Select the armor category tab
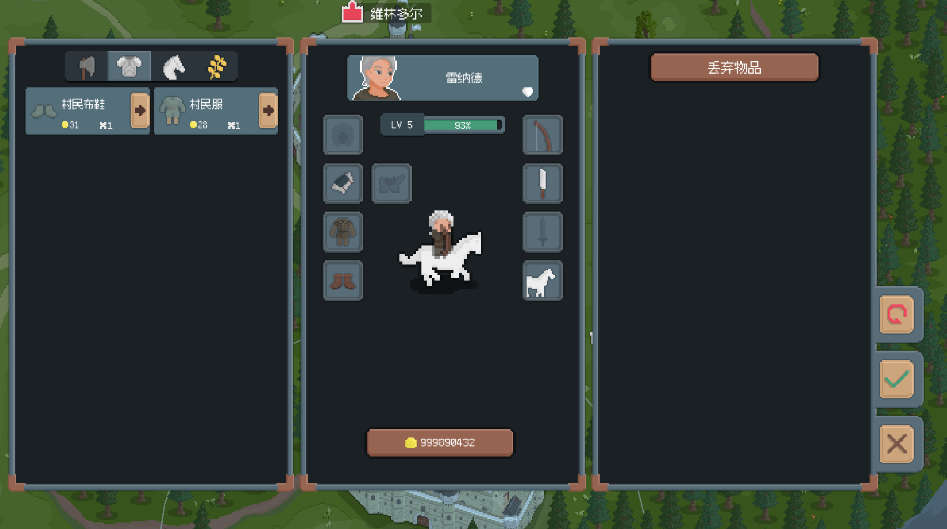This screenshot has width=947, height=529. [130, 67]
